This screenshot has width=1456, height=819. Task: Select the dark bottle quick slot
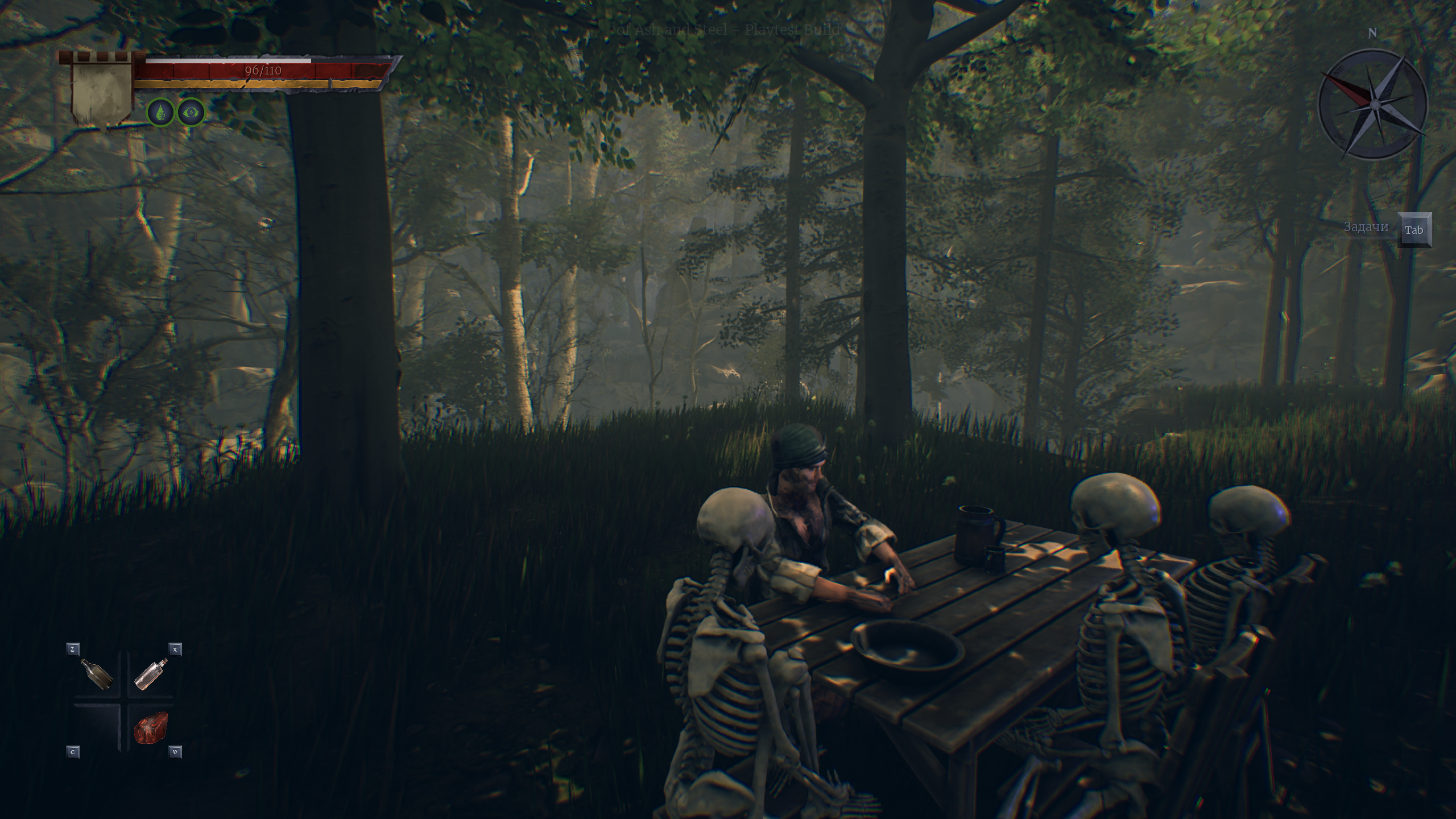[x=97, y=674]
